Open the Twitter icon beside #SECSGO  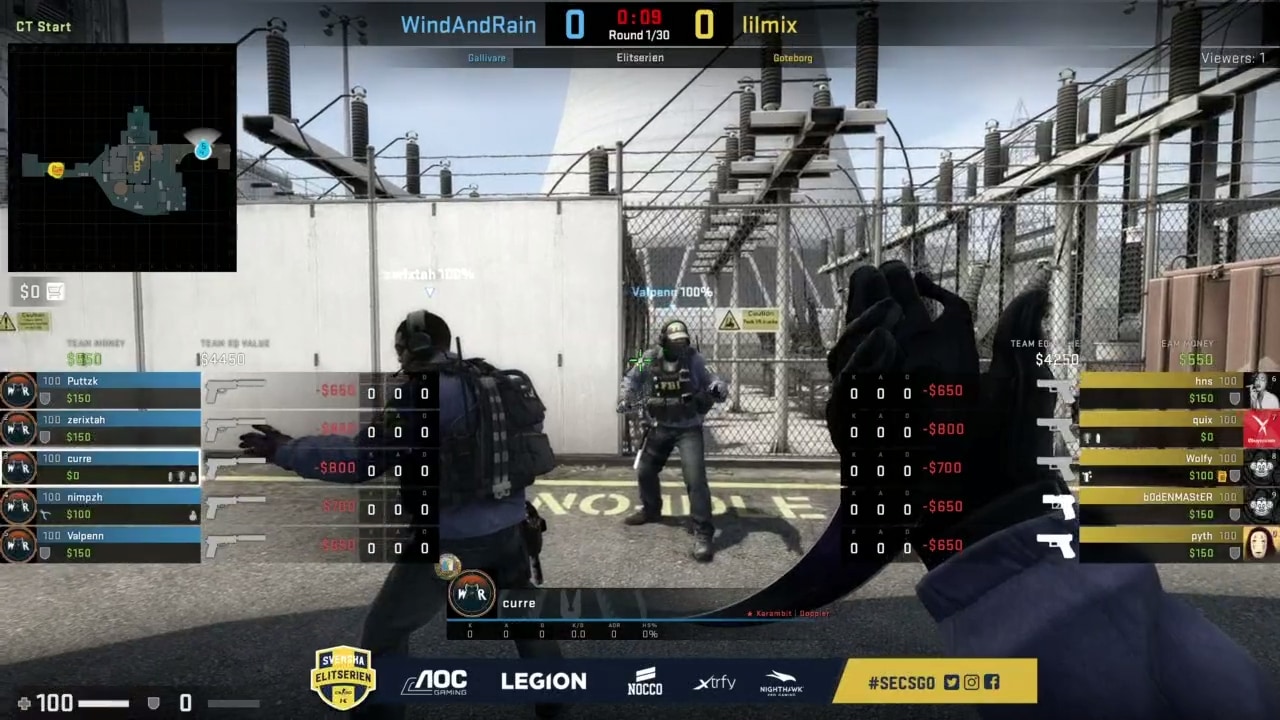click(951, 683)
